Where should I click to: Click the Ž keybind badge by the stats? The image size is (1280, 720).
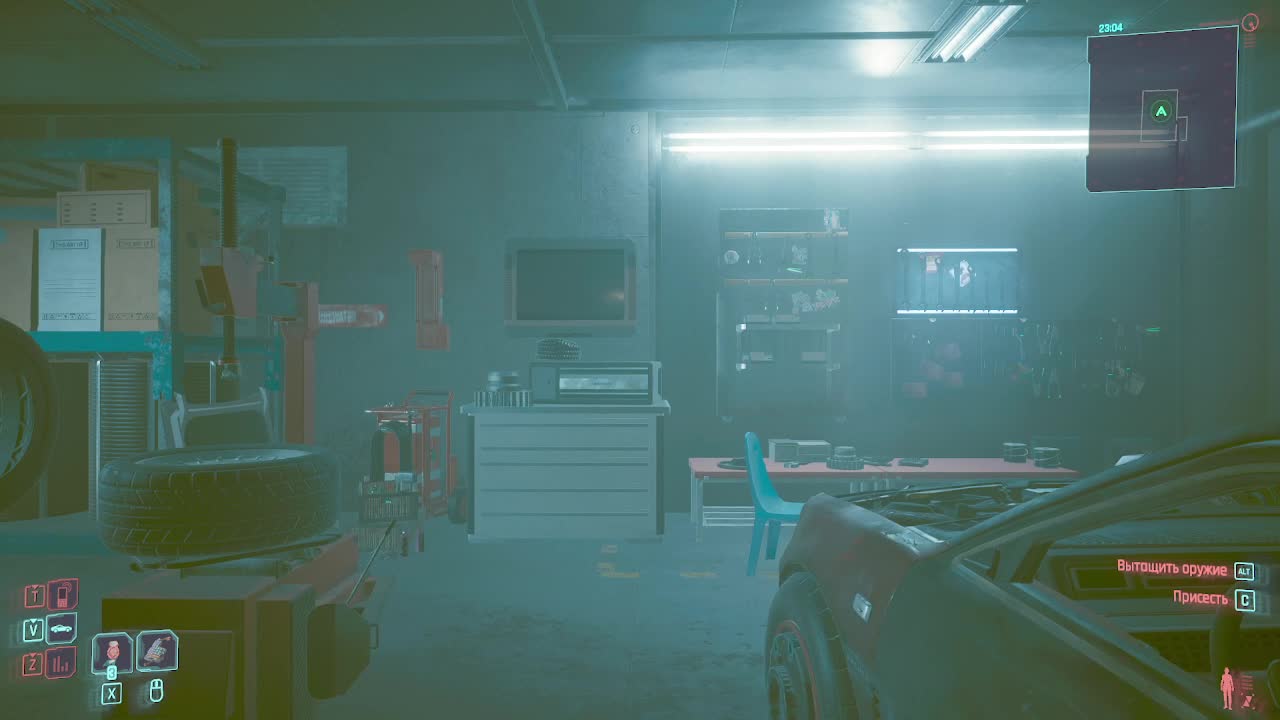(33, 661)
